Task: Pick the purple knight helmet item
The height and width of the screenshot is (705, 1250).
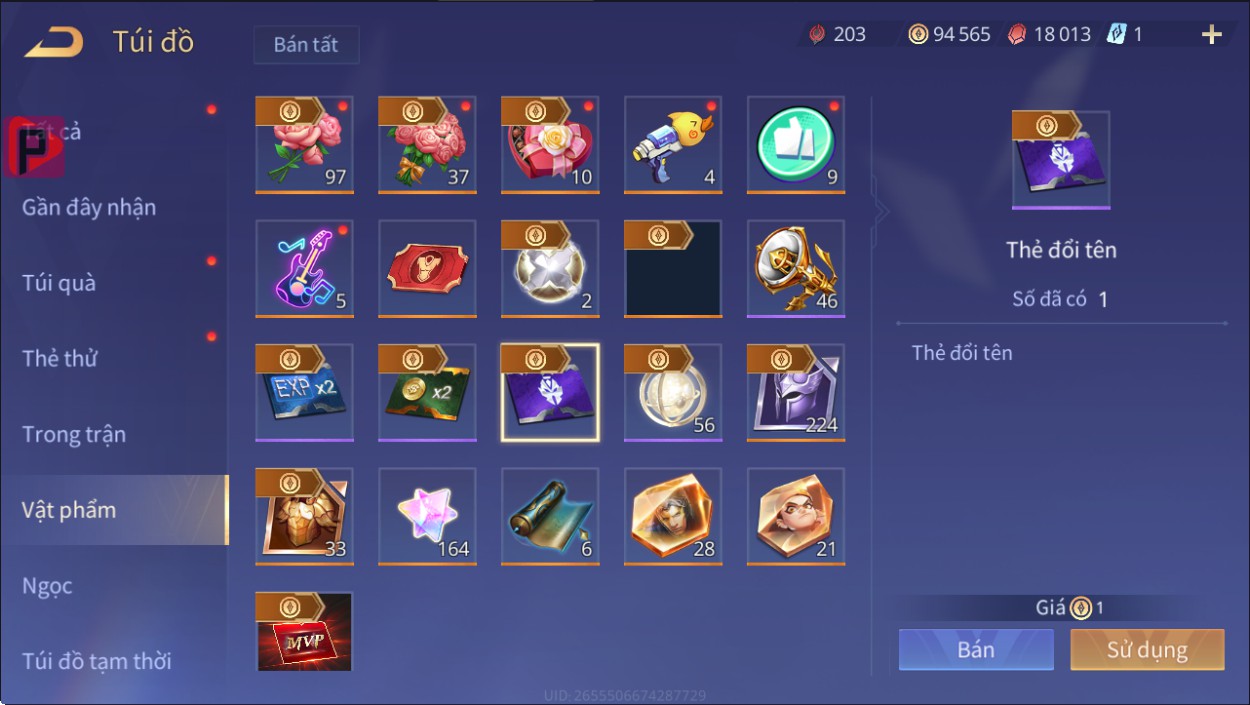Action: coord(796,392)
